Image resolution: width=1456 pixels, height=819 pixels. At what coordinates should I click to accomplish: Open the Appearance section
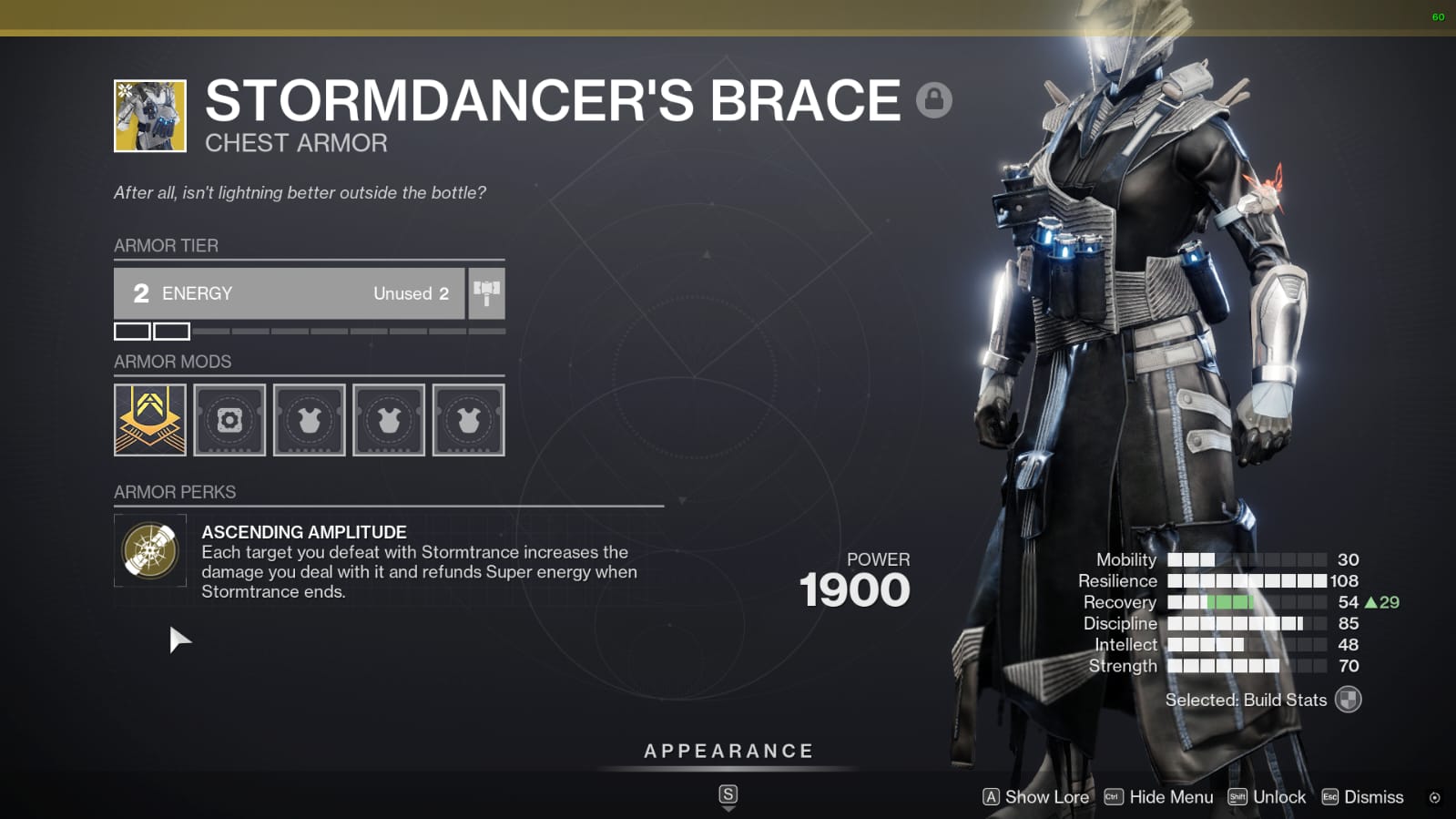pos(728,752)
